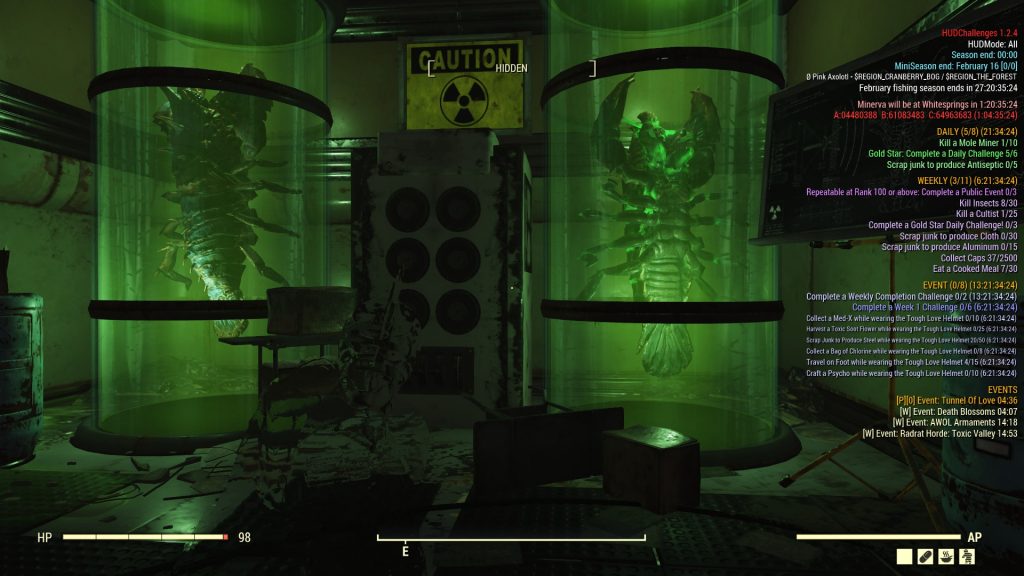Select the walking figure status icon
Image resolution: width=1024 pixels, height=576 pixels.
[x=967, y=557]
